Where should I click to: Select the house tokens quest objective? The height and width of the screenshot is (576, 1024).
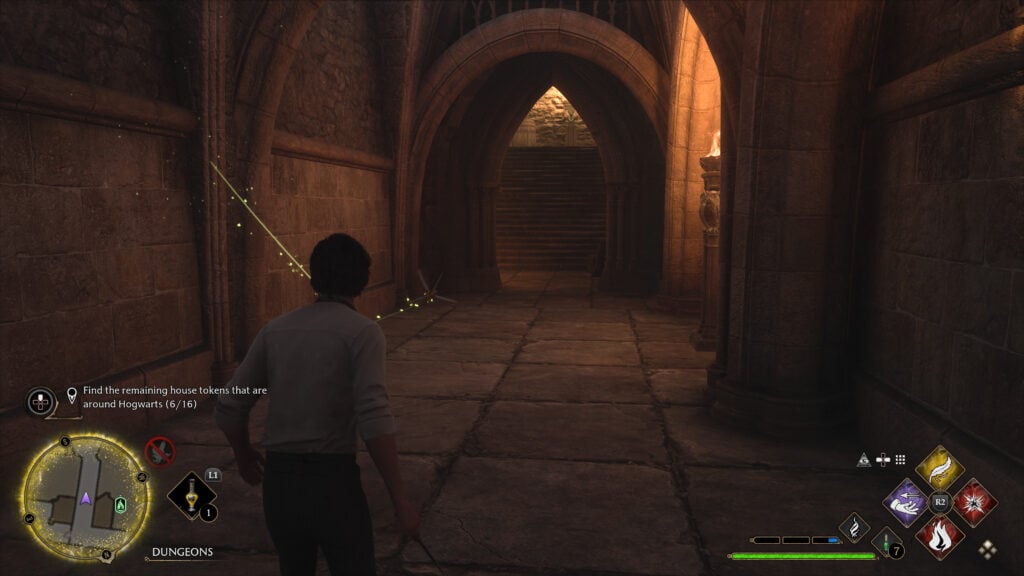(x=166, y=397)
